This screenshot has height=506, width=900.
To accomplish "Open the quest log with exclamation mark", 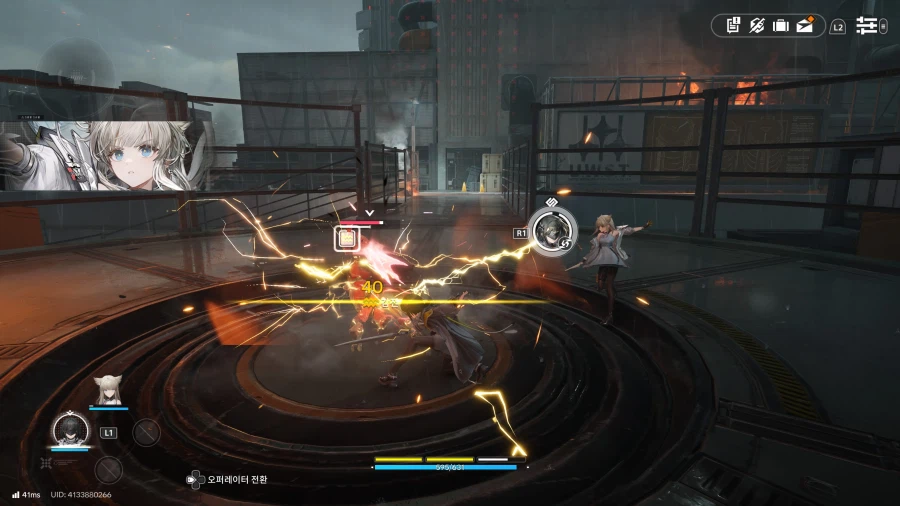I will click(x=733, y=26).
